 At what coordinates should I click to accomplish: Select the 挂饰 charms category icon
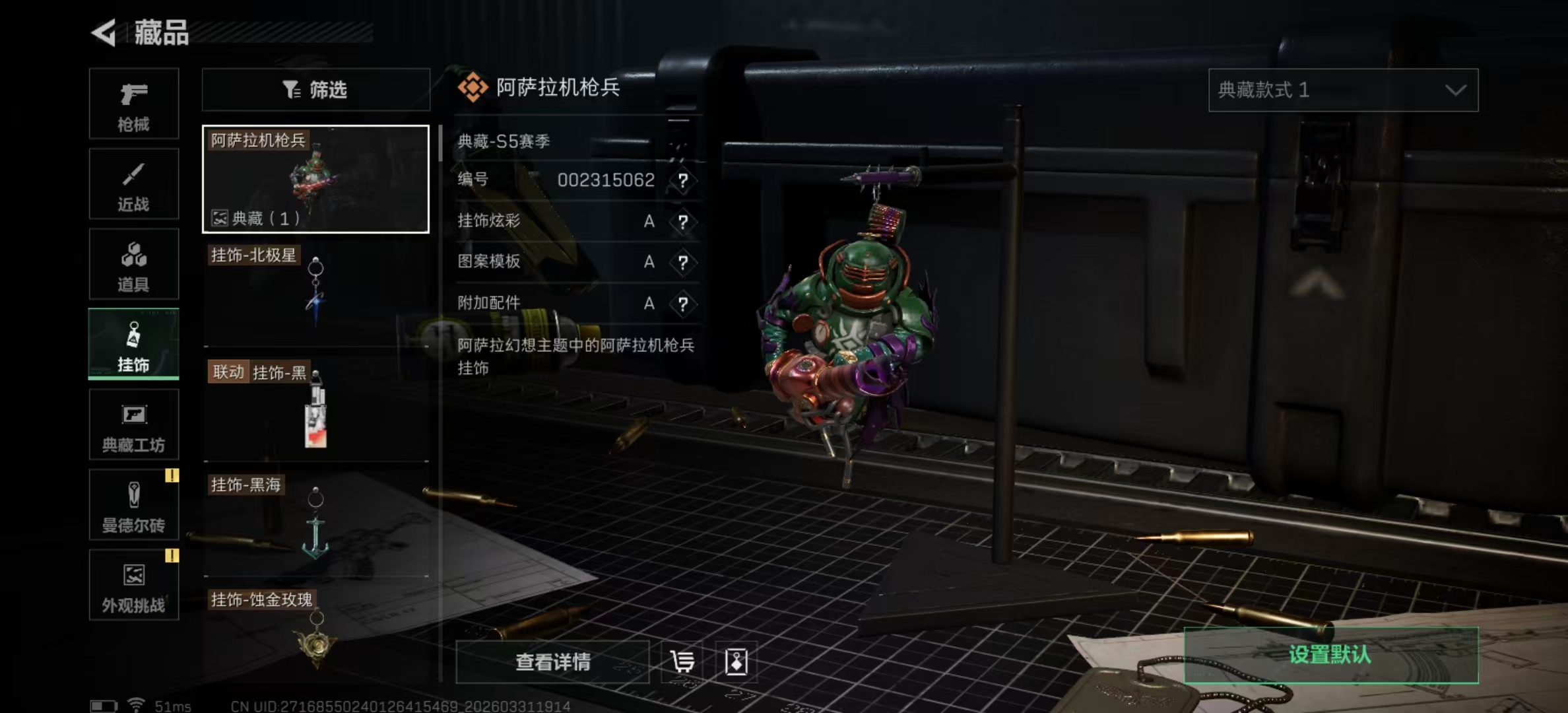point(133,343)
